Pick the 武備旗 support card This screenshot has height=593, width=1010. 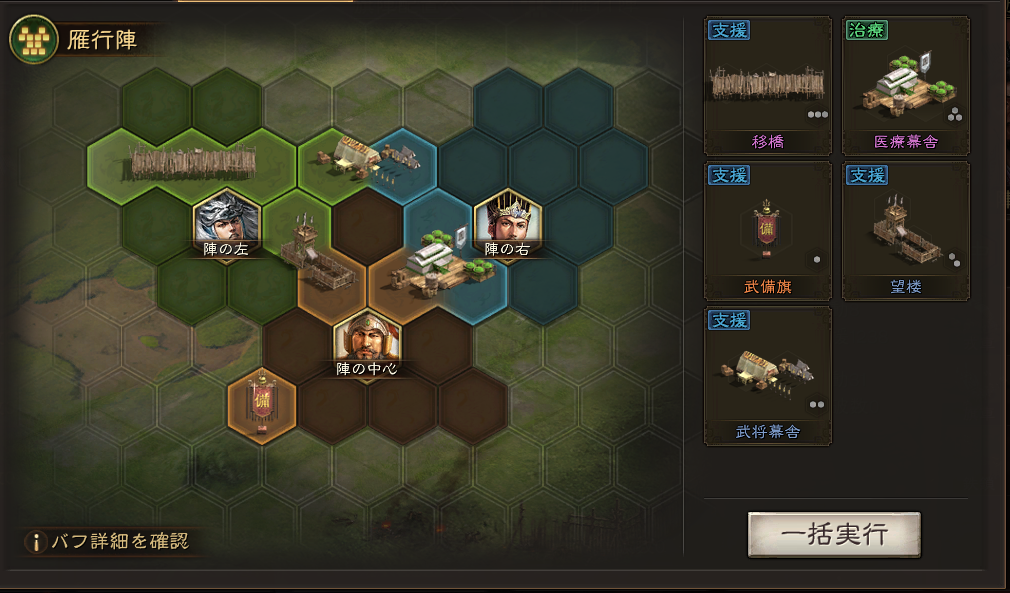click(x=767, y=232)
